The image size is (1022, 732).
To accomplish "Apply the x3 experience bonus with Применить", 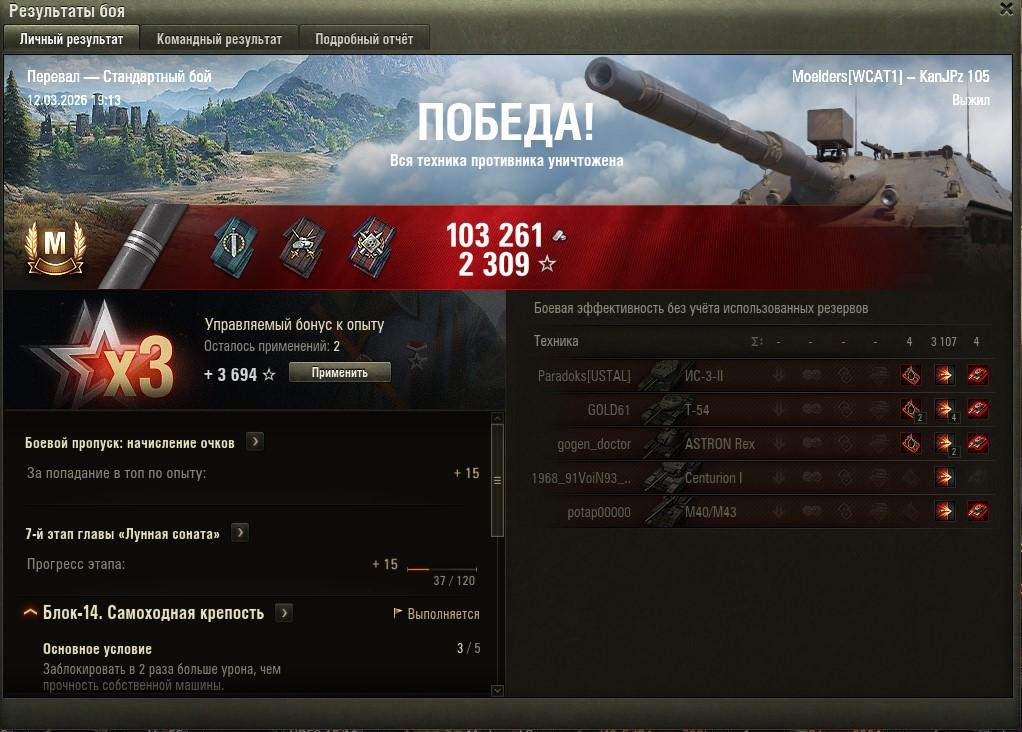I will [339, 373].
